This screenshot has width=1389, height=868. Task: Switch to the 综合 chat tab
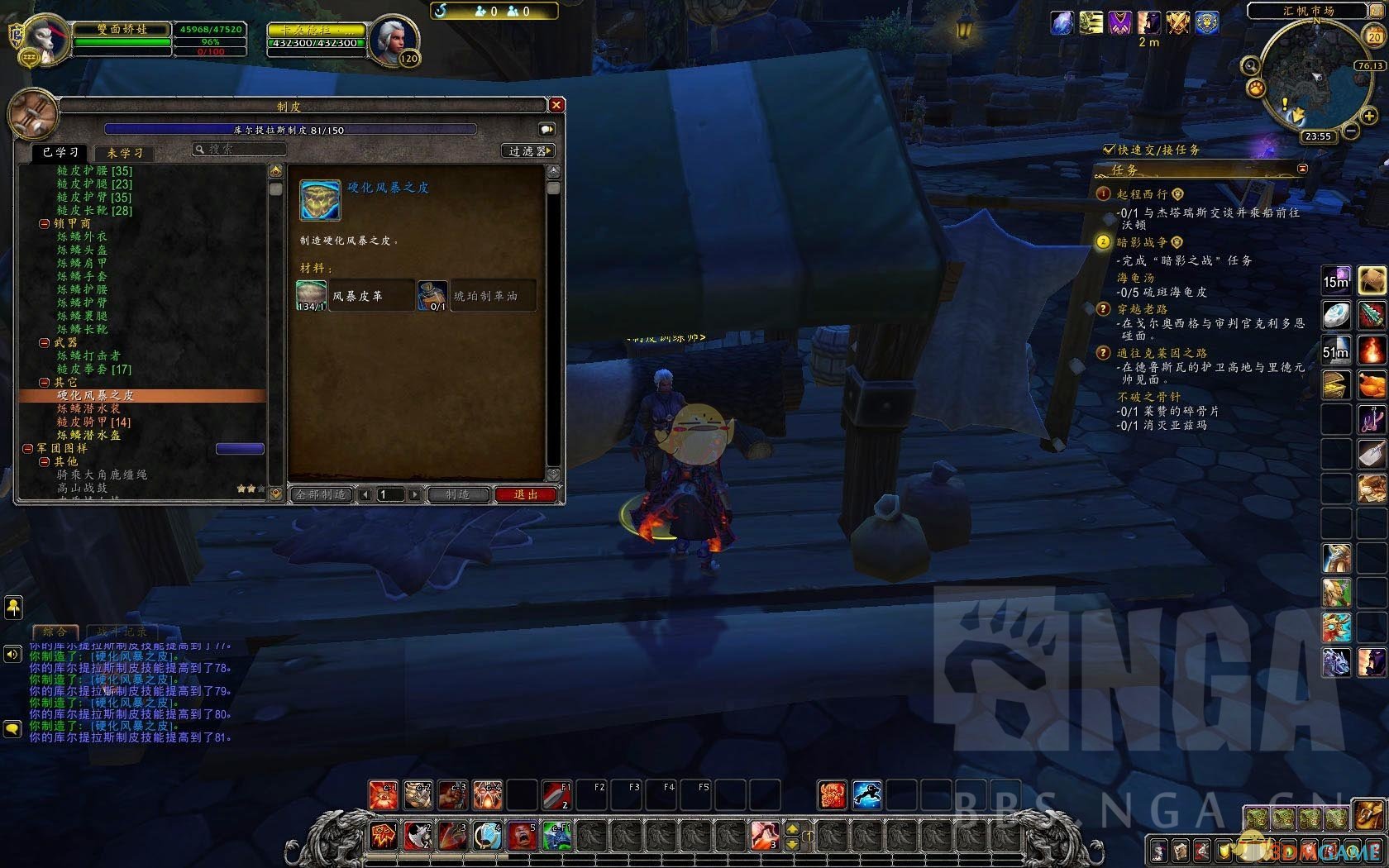[55, 632]
